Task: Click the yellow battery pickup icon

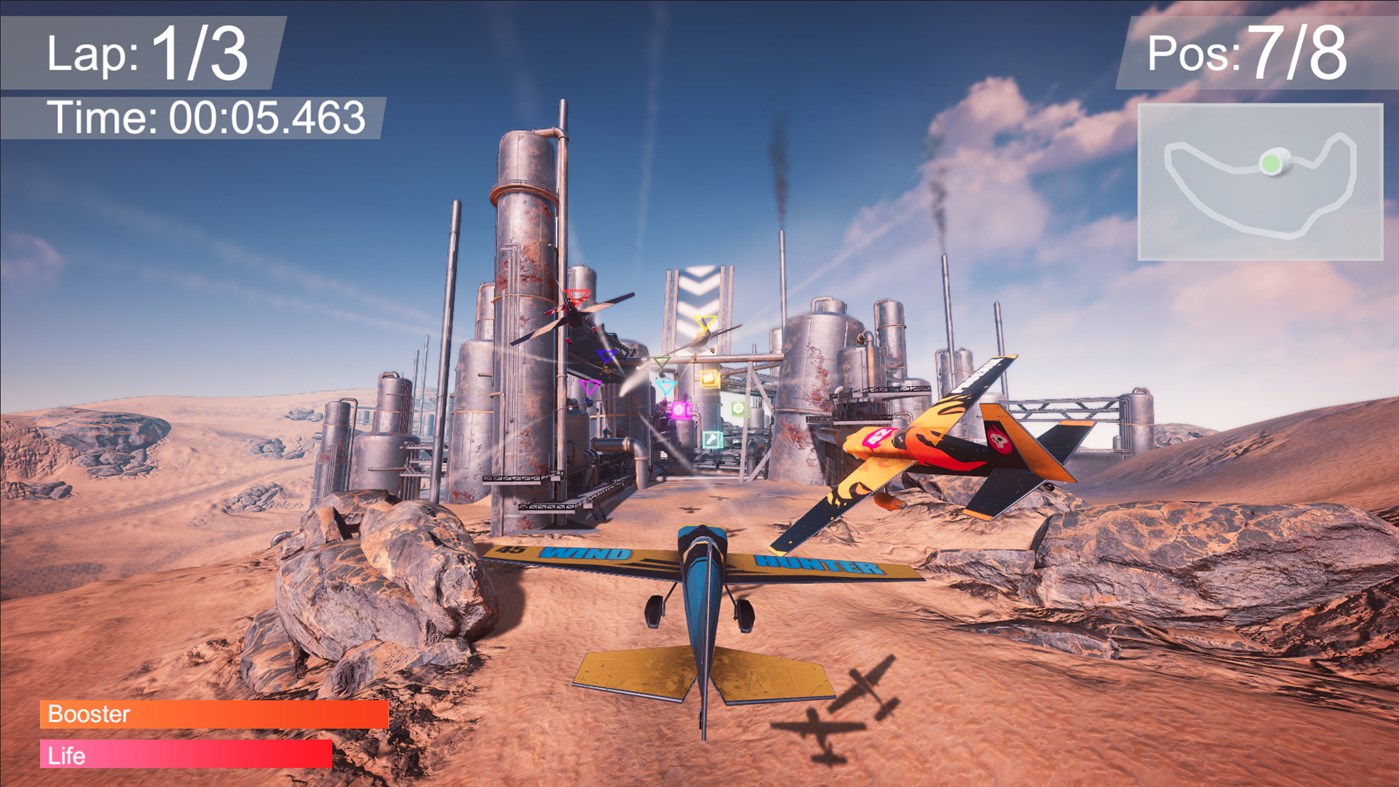Action: (x=708, y=379)
